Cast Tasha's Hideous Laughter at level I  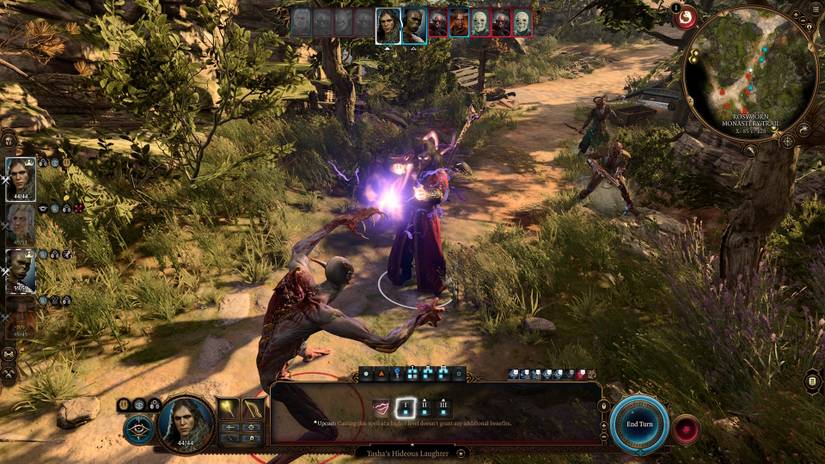click(x=404, y=407)
